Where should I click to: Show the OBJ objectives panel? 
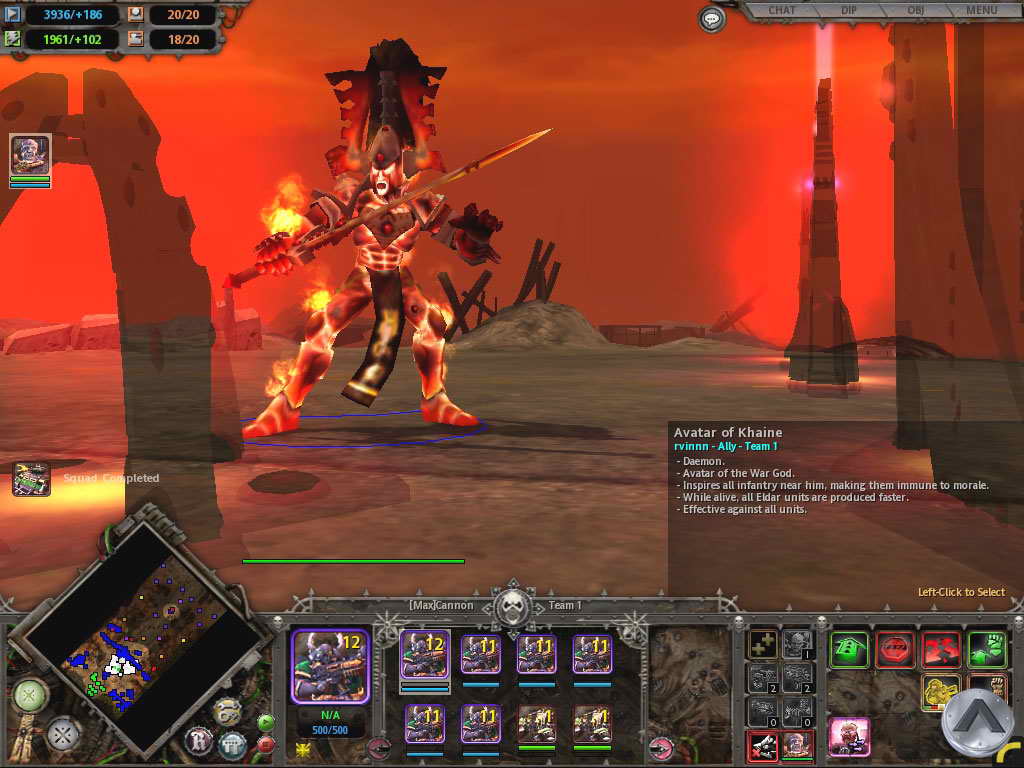pyautogui.click(x=912, y=11)
